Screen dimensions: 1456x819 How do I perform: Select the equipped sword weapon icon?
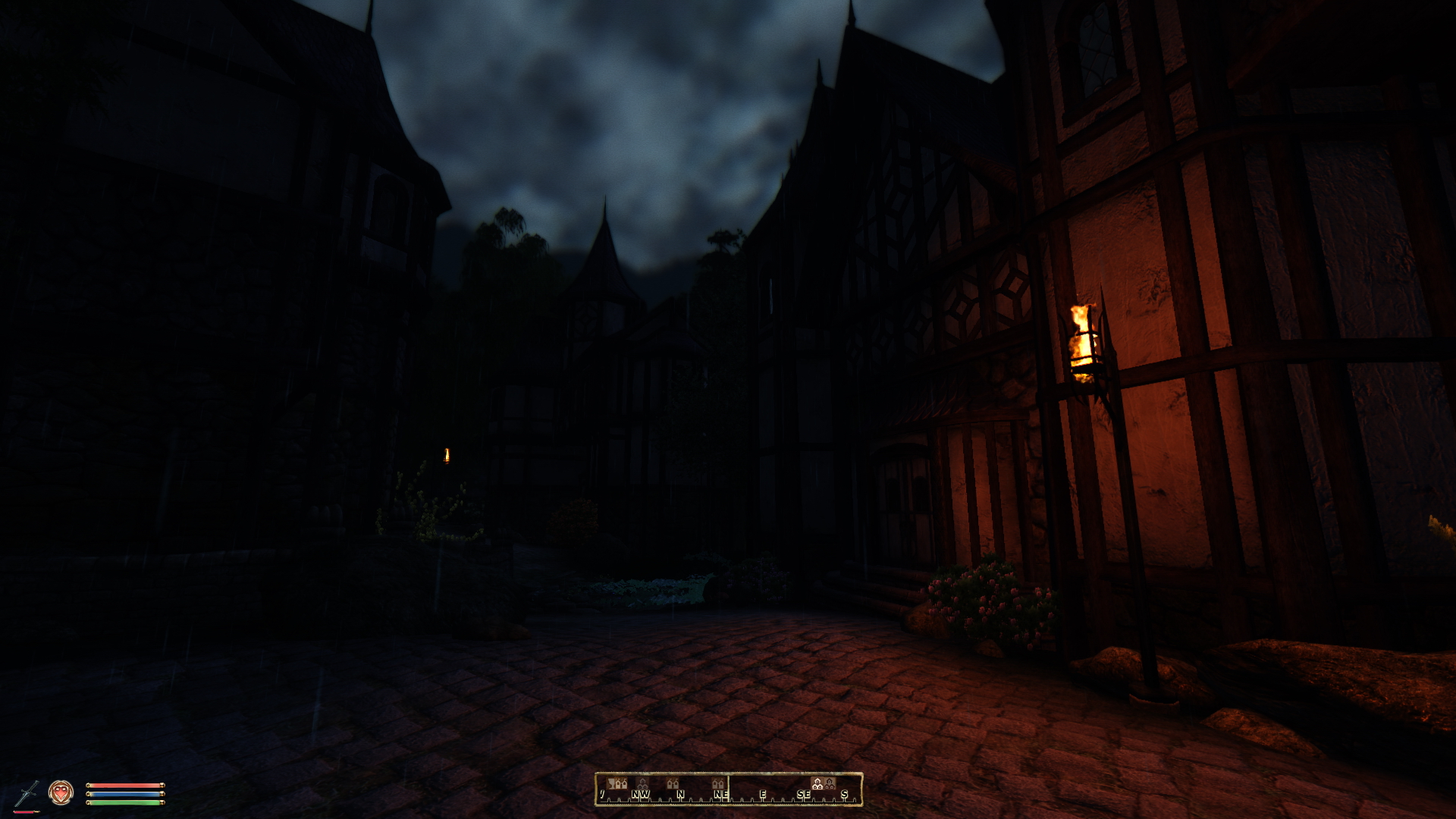pos(27,793)
